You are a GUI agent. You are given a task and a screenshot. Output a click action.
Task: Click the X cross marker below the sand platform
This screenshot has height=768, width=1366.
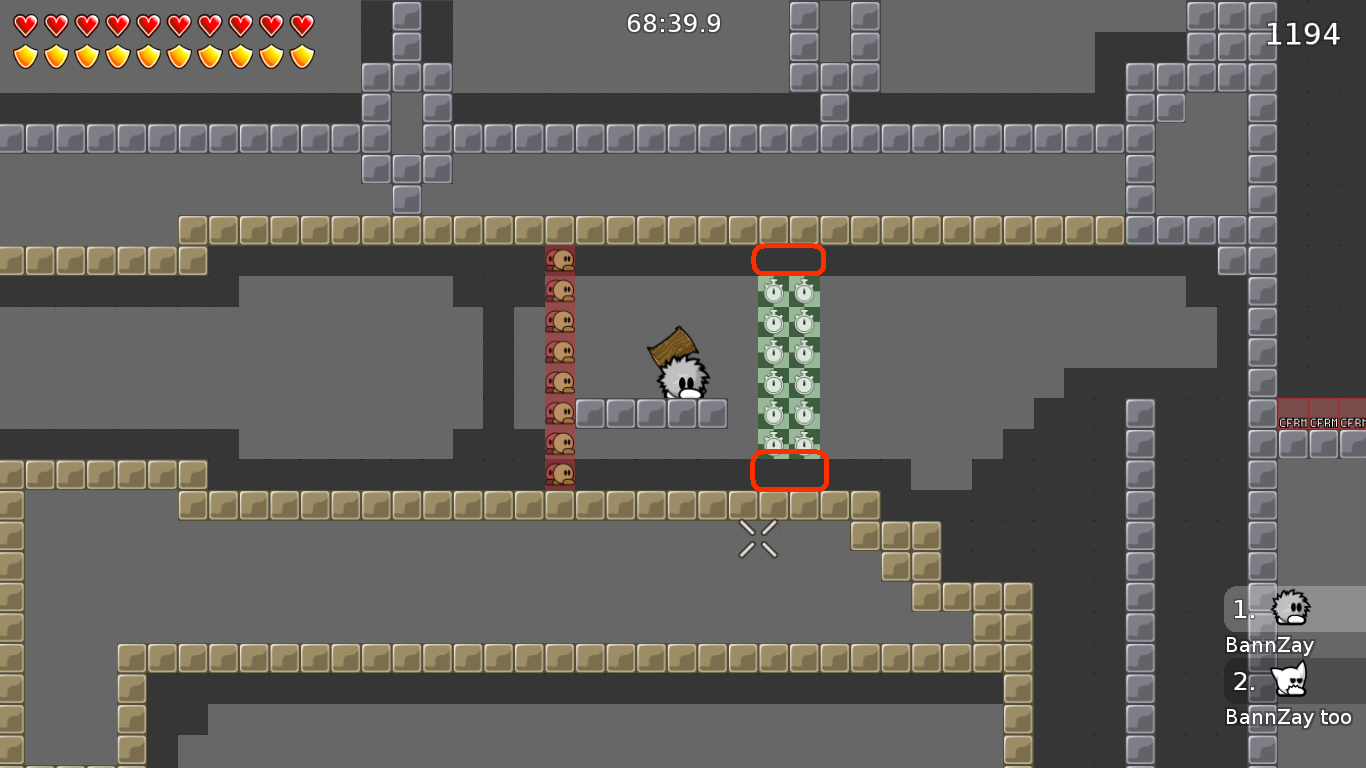(757, 540)
